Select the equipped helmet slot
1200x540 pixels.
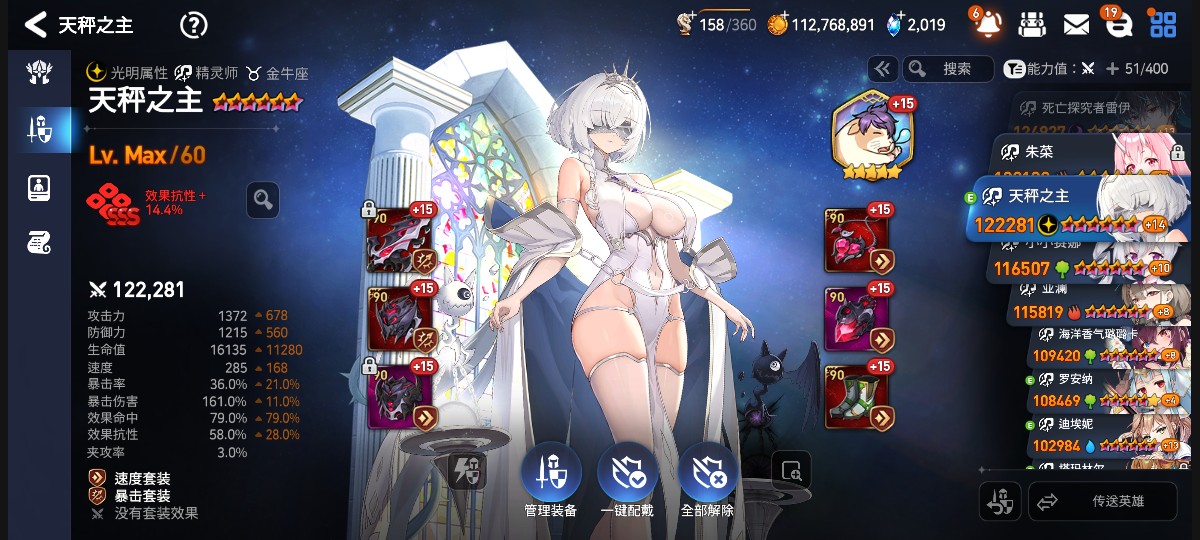pyautogui.click(x=402, y=320)
